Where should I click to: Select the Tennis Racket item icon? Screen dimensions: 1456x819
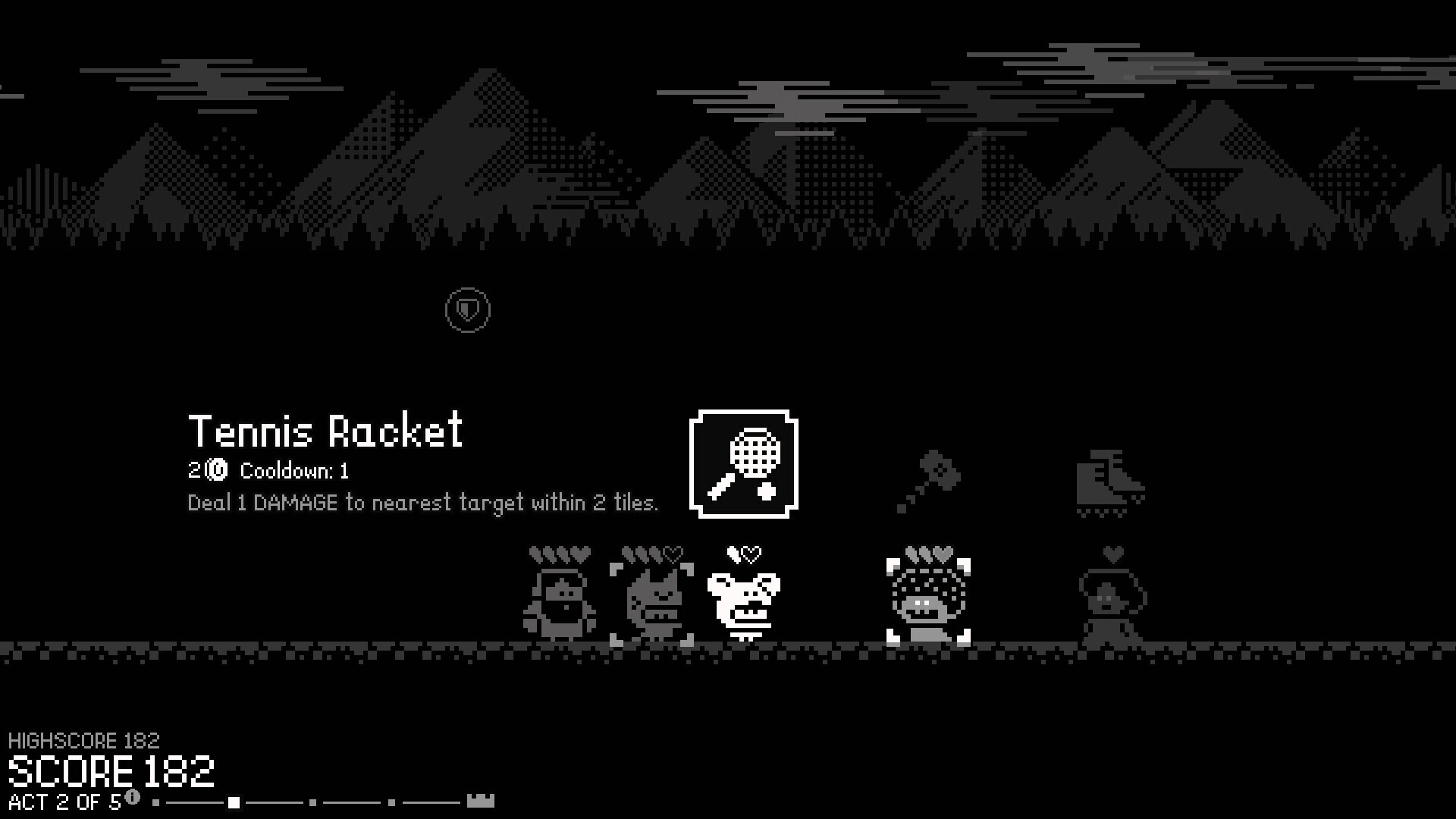[x=744, y=464]
